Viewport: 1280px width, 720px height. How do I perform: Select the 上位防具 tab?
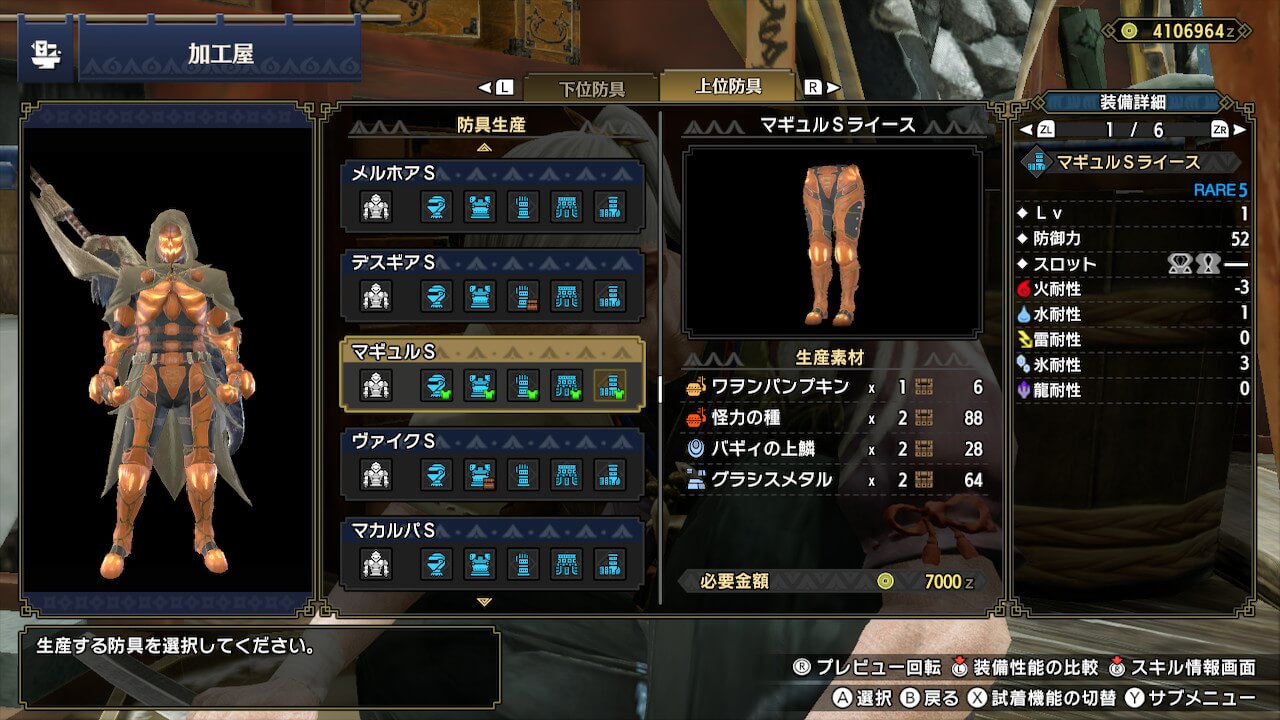[728, 87]
